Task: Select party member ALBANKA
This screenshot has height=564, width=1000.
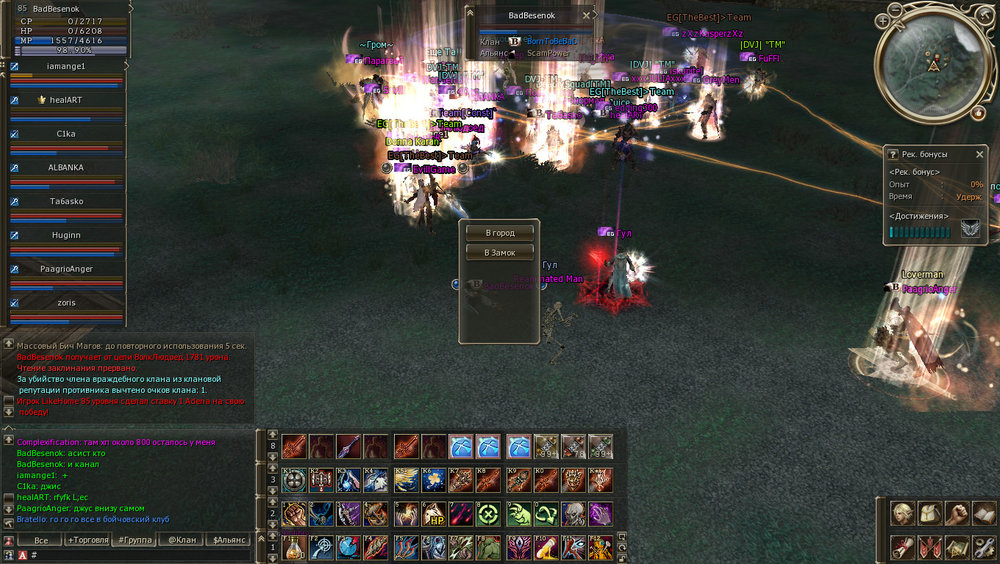Action: (x=66, y=167)
